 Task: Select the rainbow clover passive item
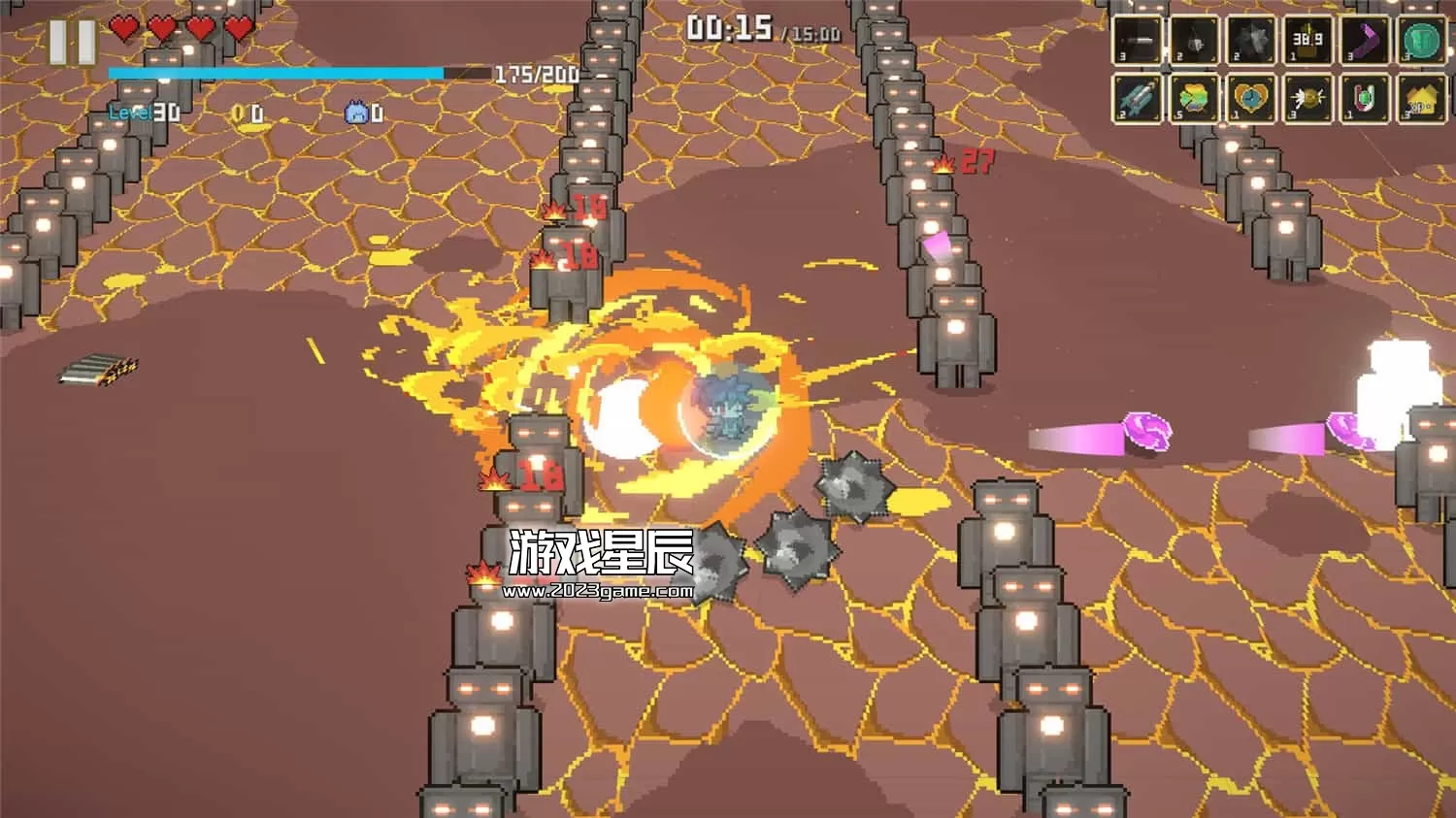(1194, 98)
